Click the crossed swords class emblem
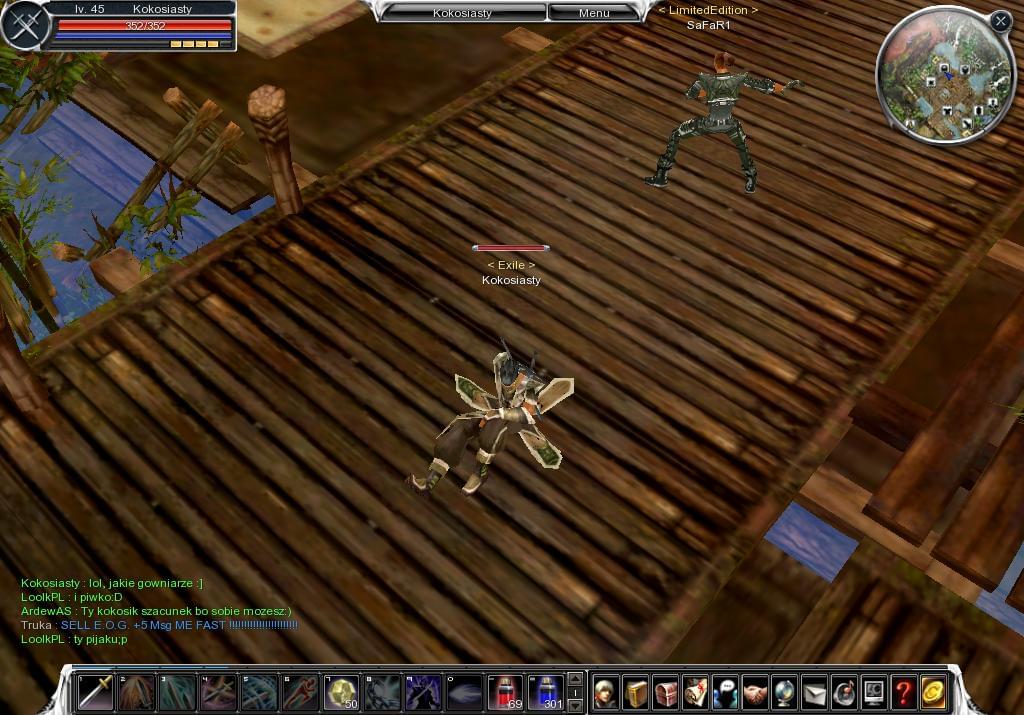1024x715 pixels. point(25,26)
